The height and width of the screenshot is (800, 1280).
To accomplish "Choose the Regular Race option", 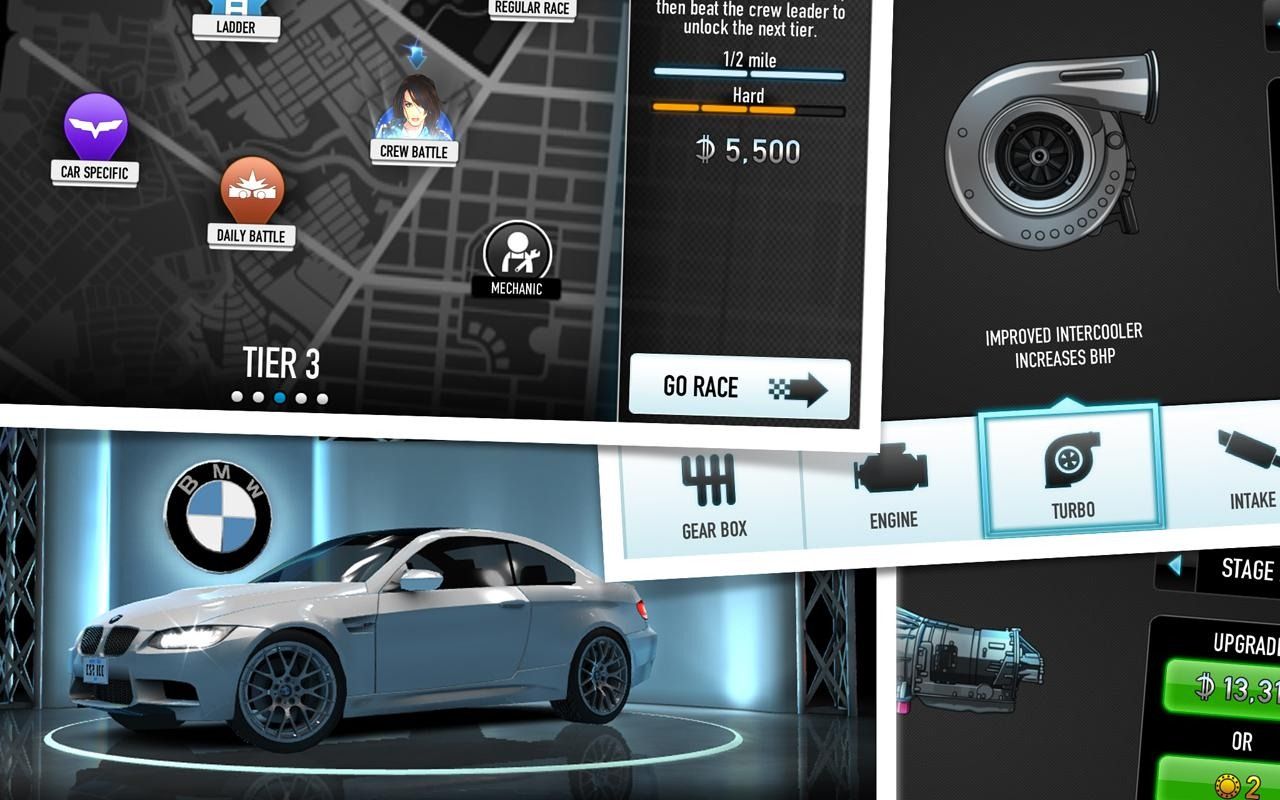I will click(x=531, y=7).
